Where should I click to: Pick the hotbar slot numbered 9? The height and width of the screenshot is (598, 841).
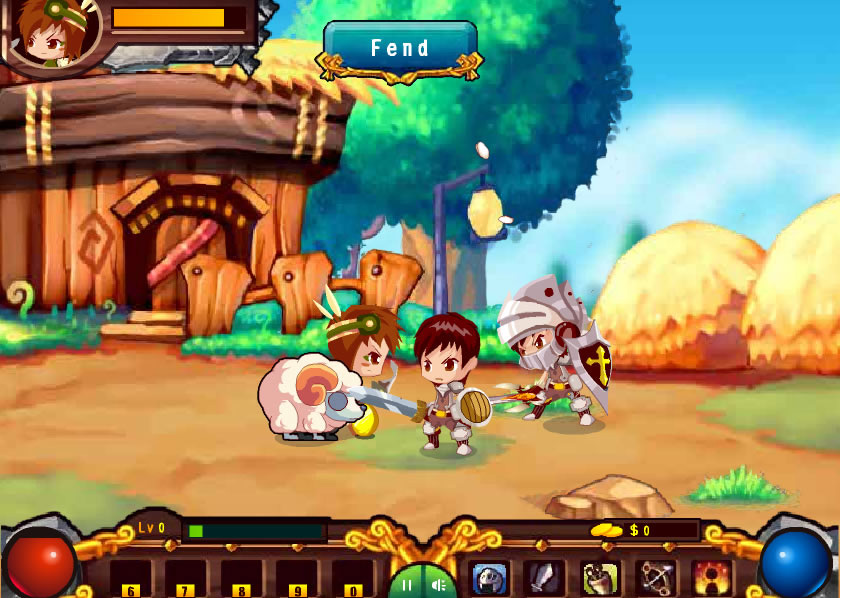296,579
